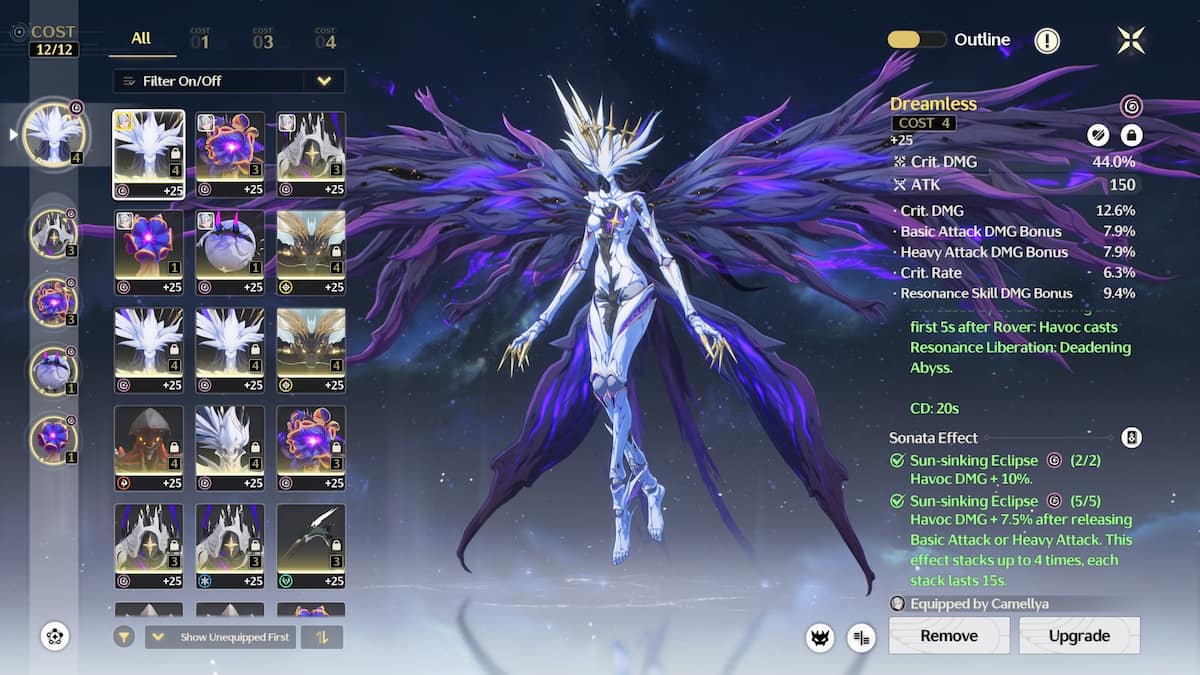Select the scythe echo in the grid

tap(311, 546)
